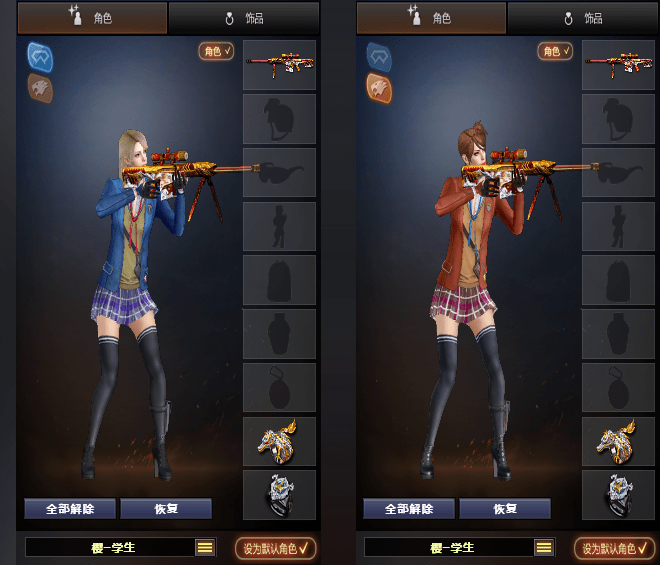Select the blue team icon beside red-jacket character
The image size is (660, 565).
pyautogui.click(x=379, y=56)
